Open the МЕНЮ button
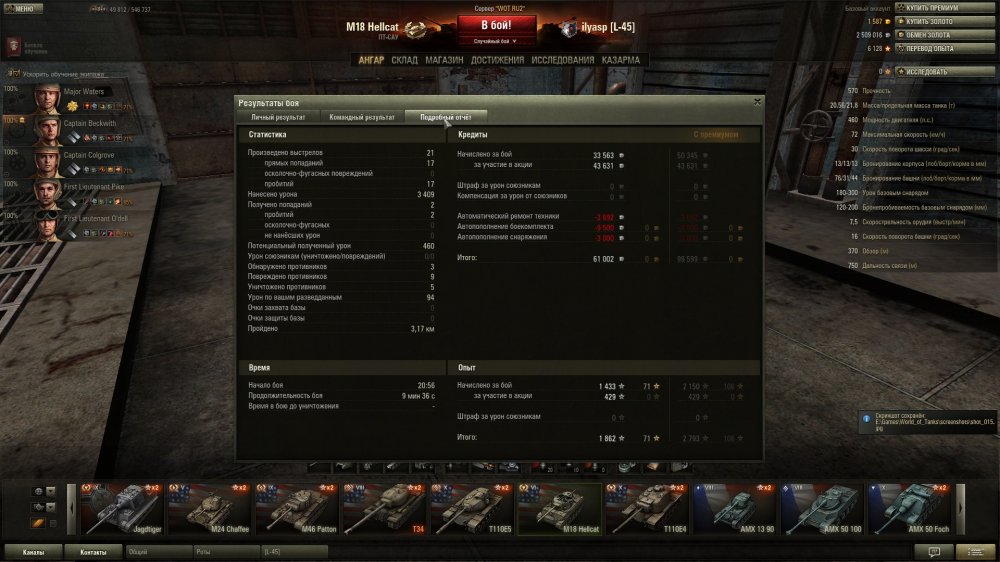 pos(22,8)
